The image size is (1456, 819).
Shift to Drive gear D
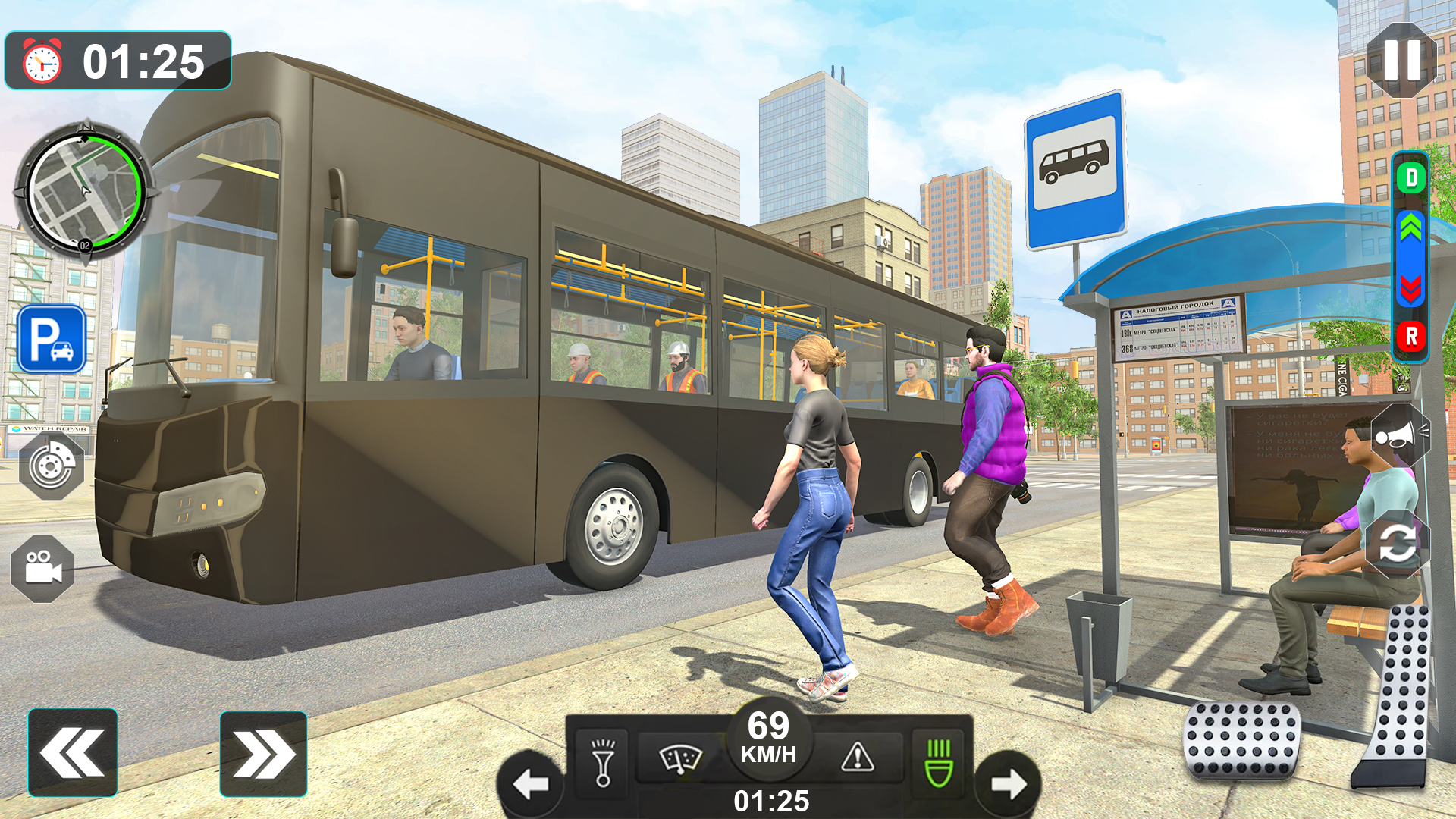pyautogui.click(x=1410, y=178)
